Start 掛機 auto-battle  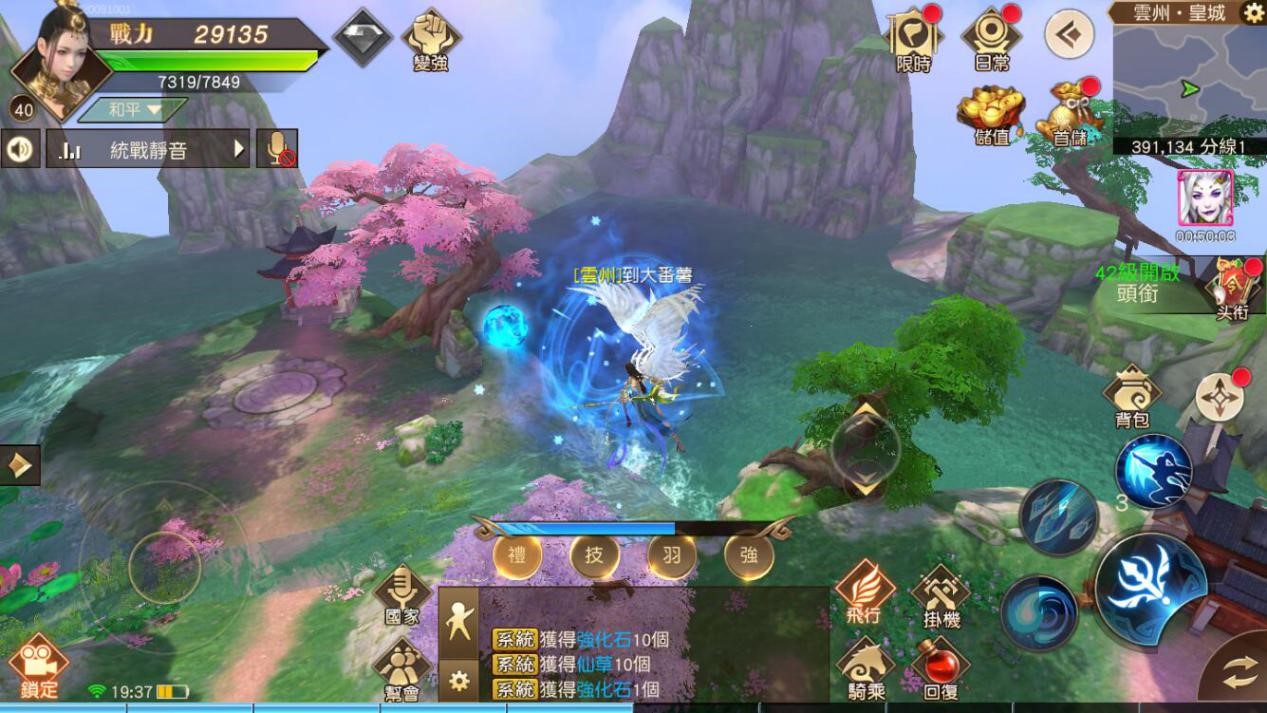coord(941,594)
